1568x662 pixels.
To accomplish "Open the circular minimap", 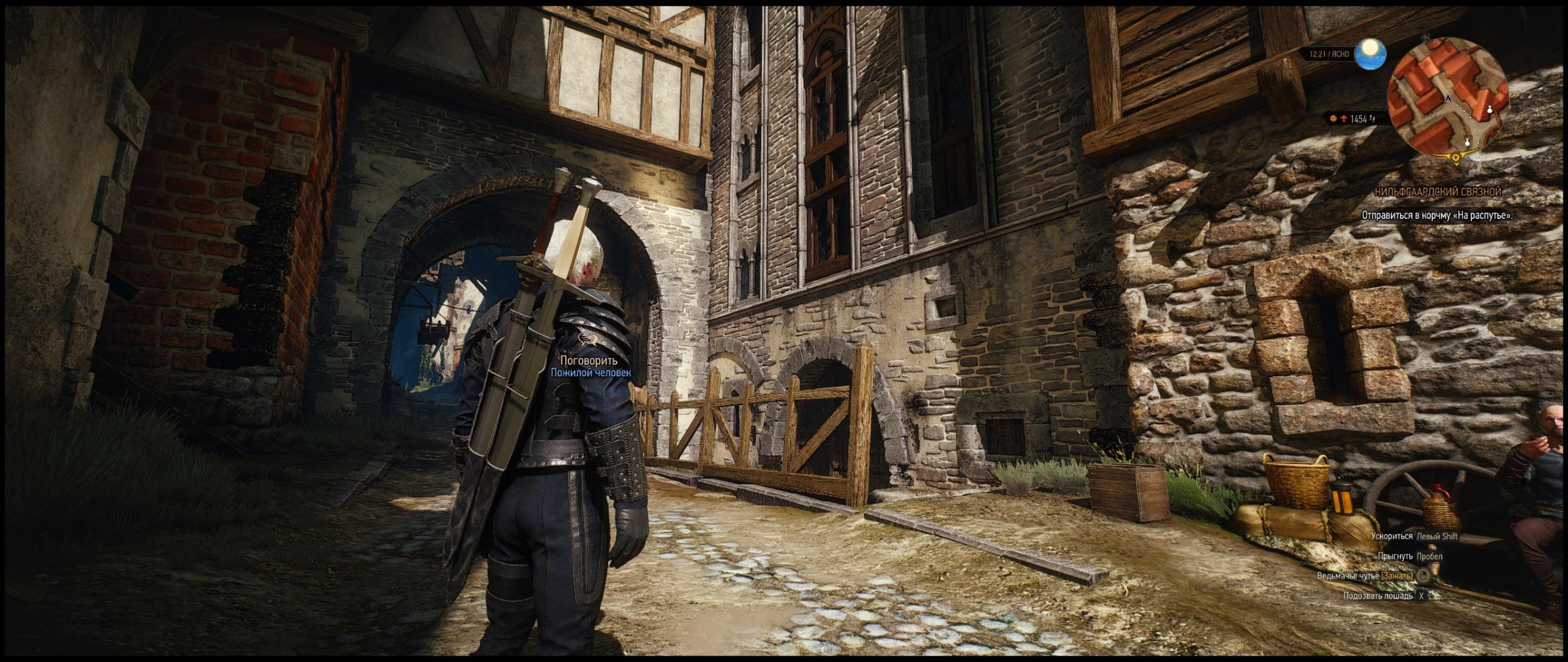I will click(1450, 98).
